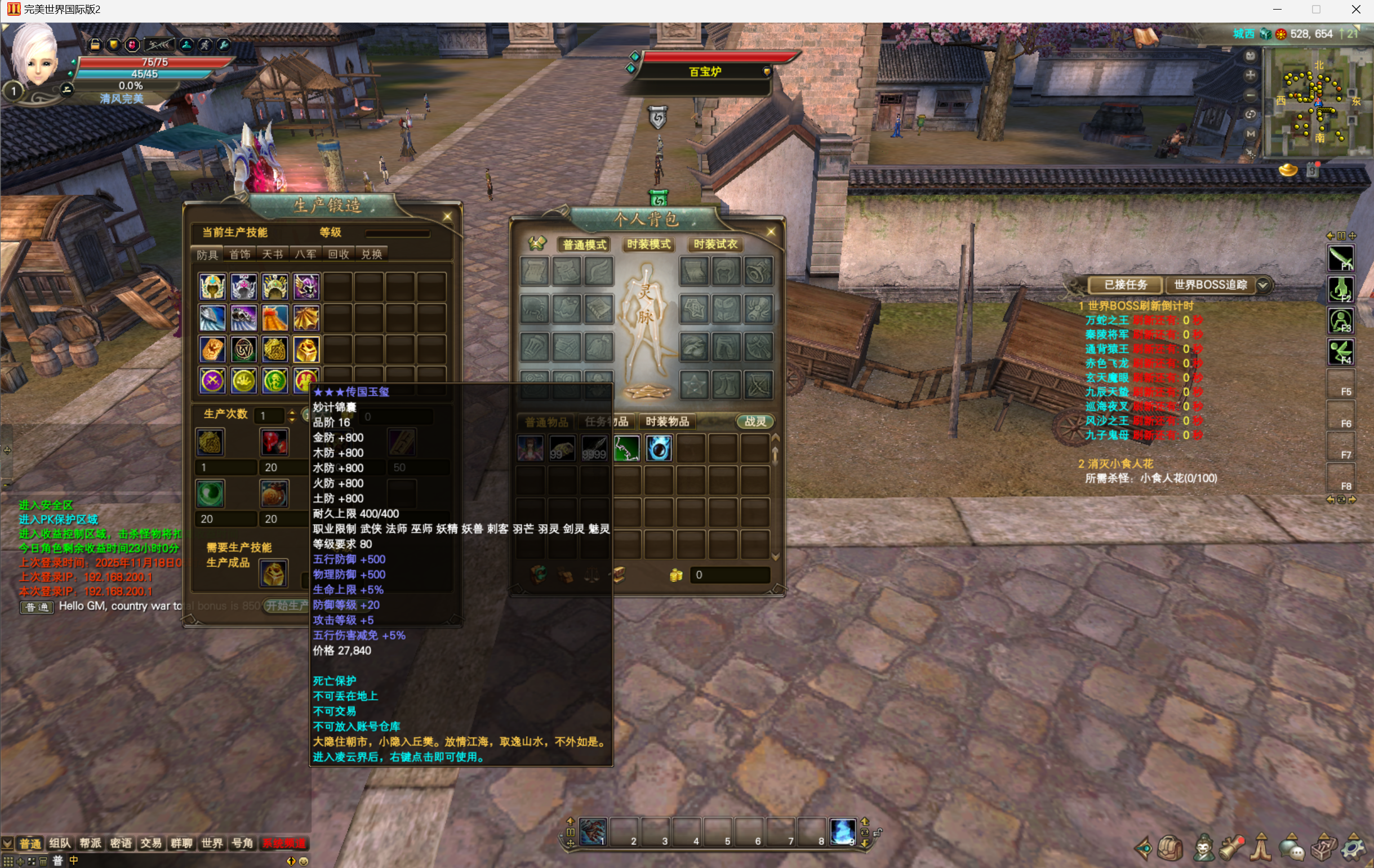The height and width of the screenshot is (868, 1374).
Task: Select the 普通模式 equipment tab
Action: click(x=584, y=245)
